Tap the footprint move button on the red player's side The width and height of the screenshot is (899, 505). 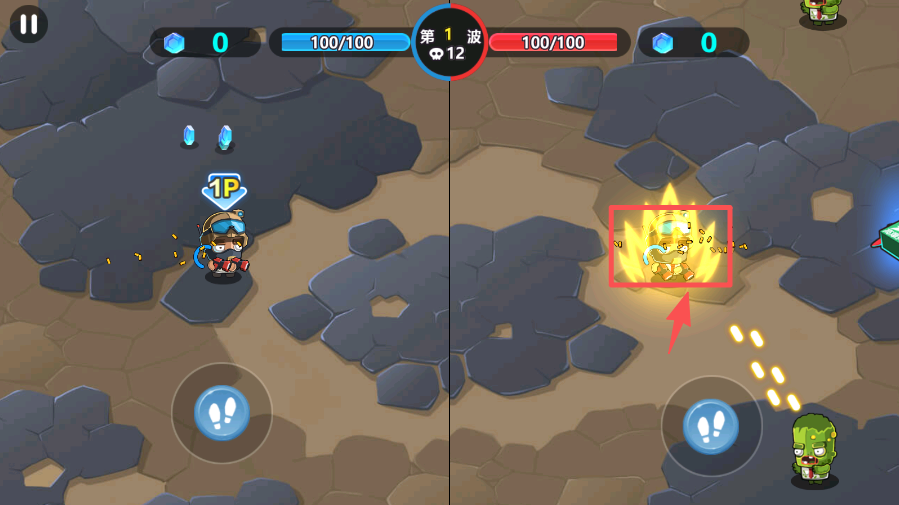click(x=711, y=427)
